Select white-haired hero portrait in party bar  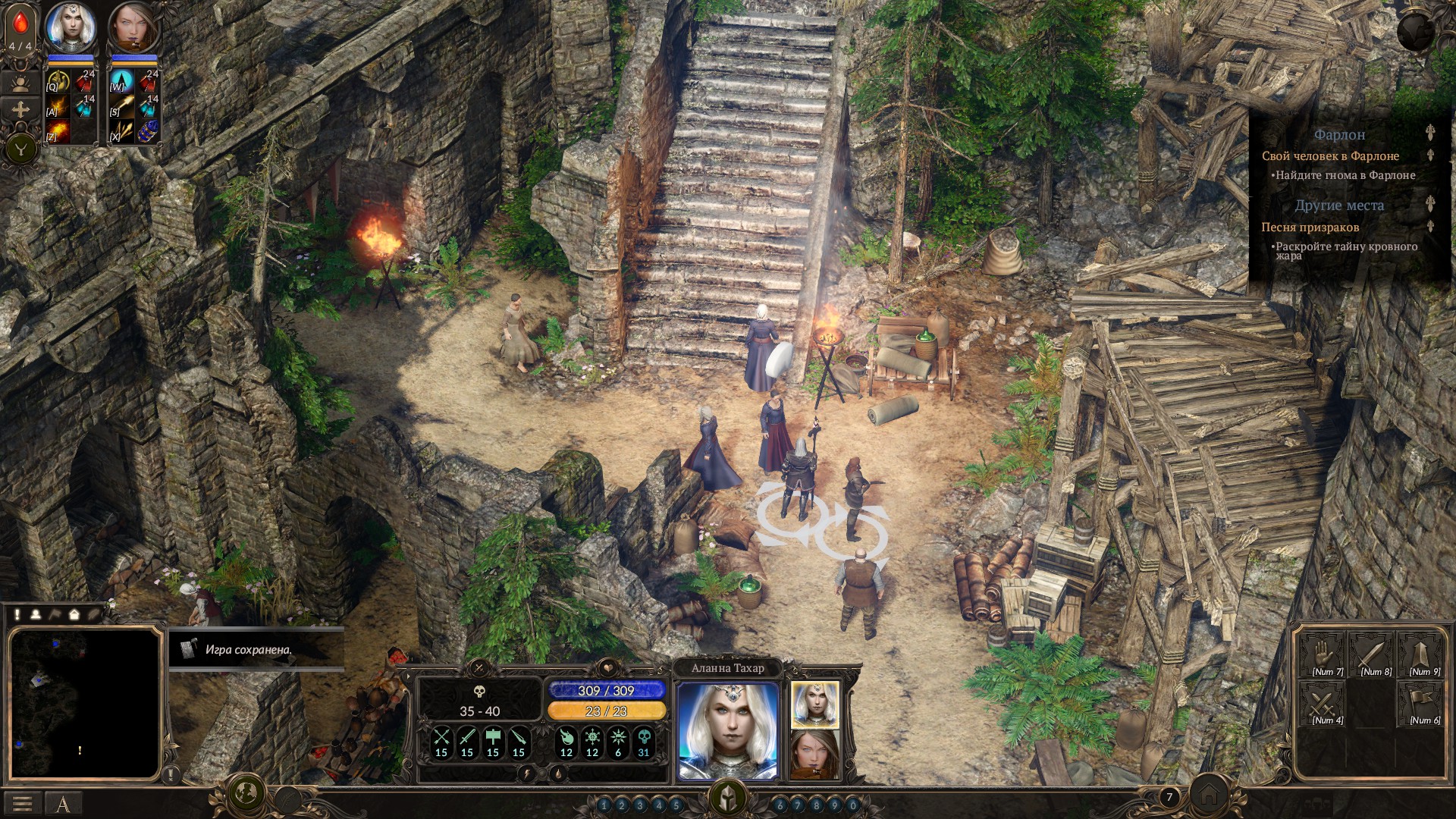(71, 28)
